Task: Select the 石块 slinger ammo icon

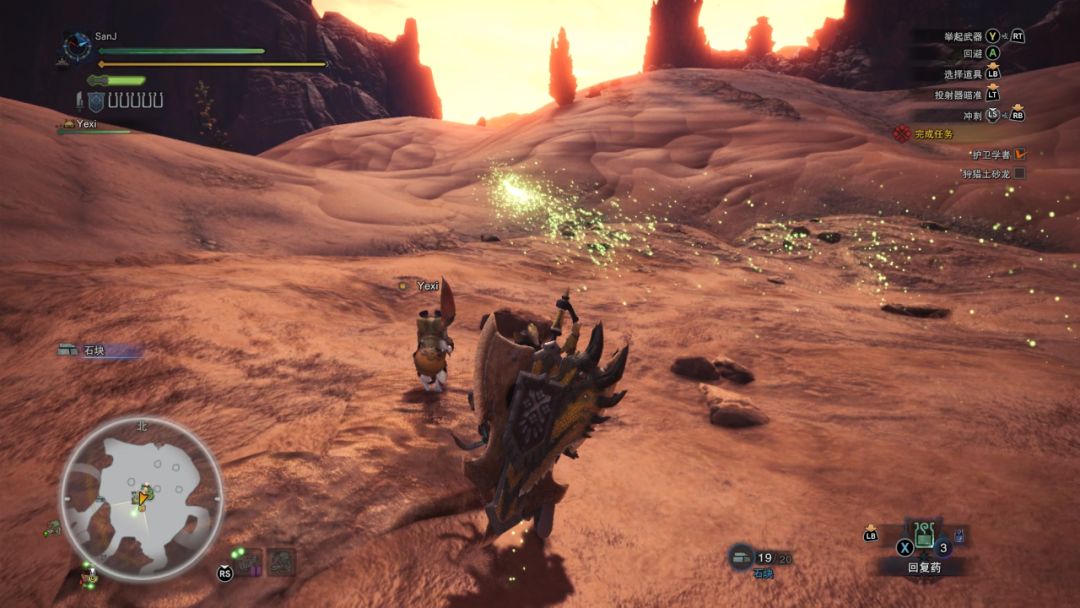Action: 741,555
